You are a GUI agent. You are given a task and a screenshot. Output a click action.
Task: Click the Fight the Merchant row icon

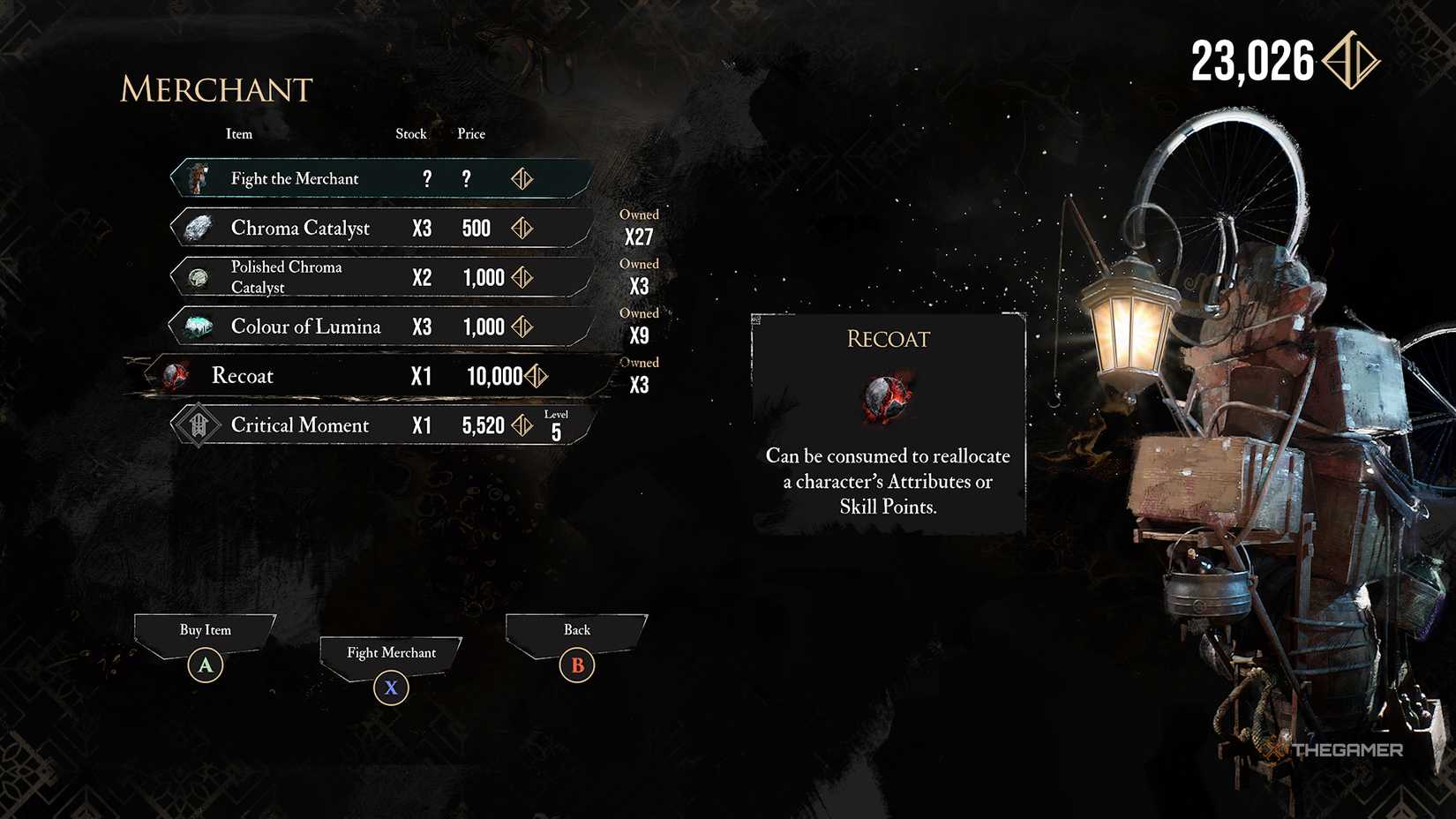(x=199, y=177)
